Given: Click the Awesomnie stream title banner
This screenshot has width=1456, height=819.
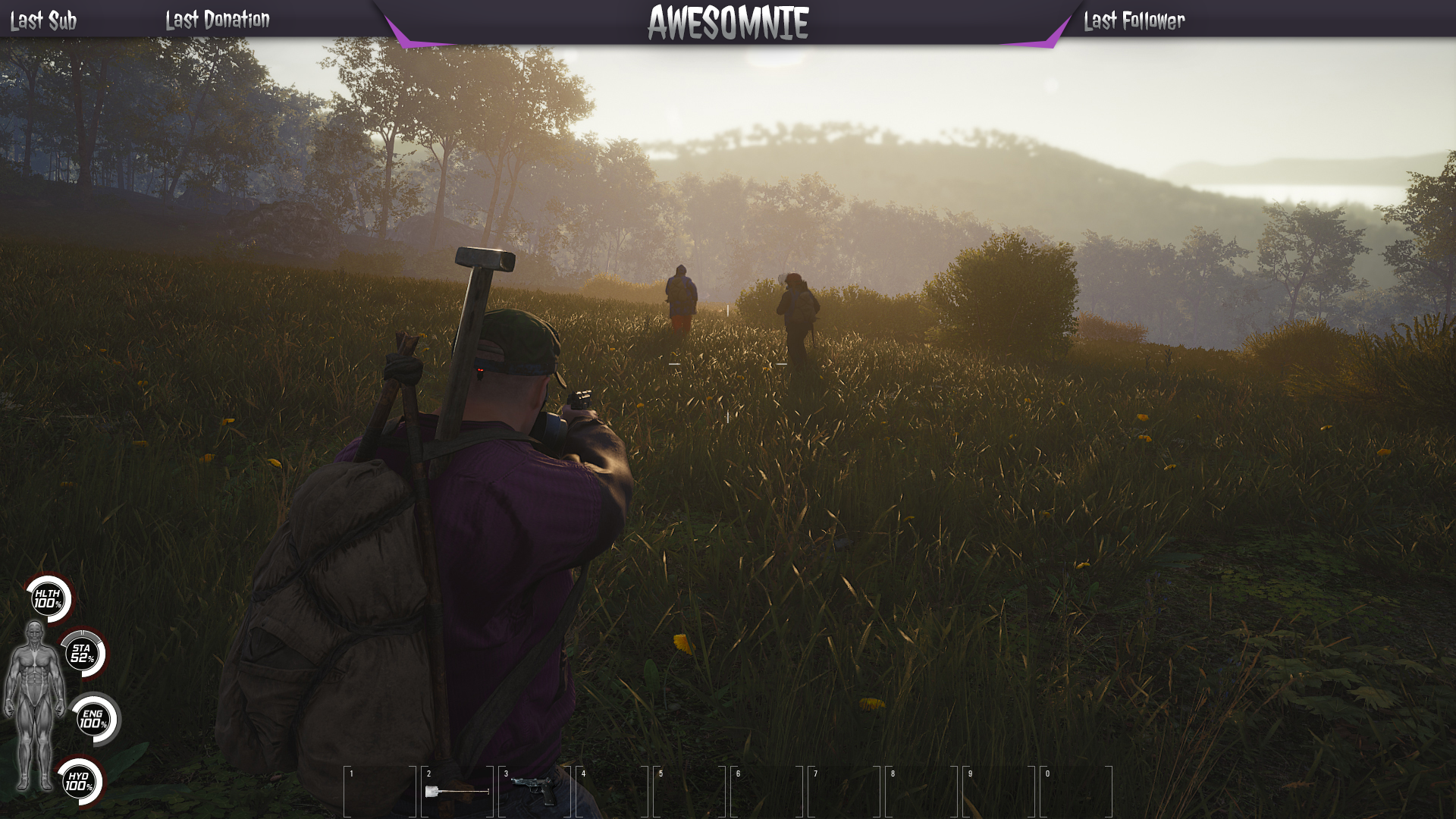Looking at the screenshot, I should (728, 23).
